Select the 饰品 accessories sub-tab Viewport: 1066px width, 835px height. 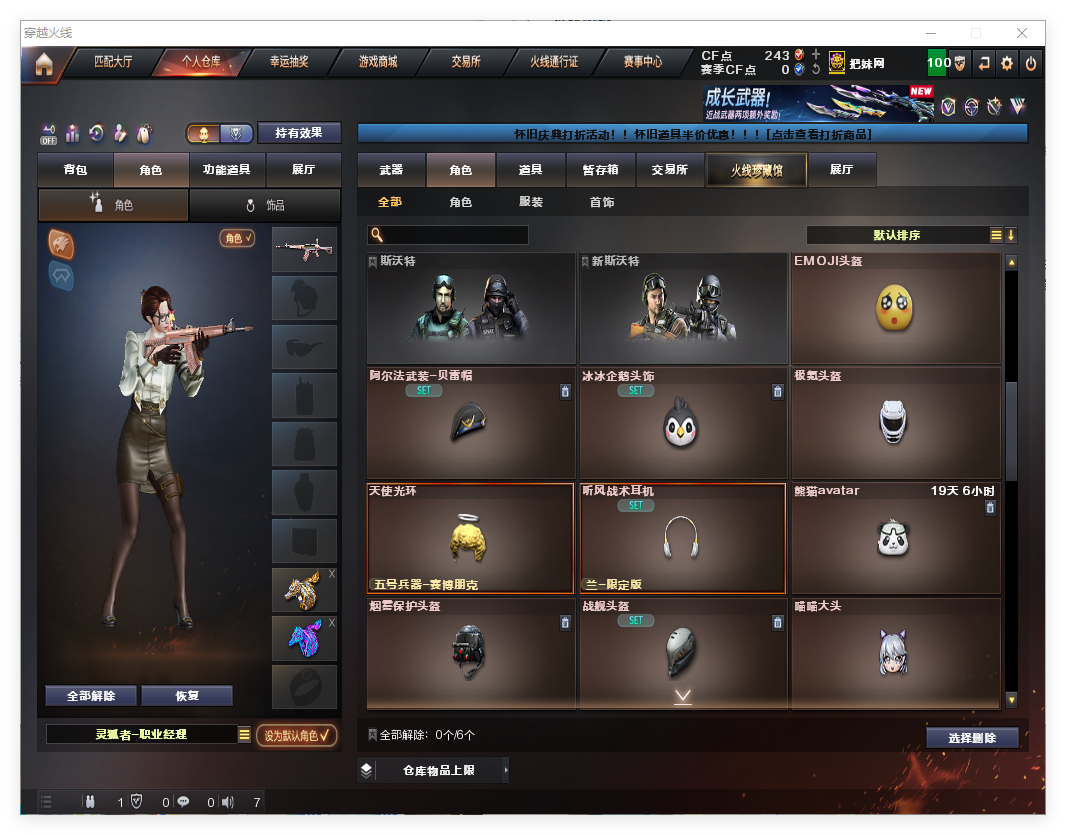(264, 205)
